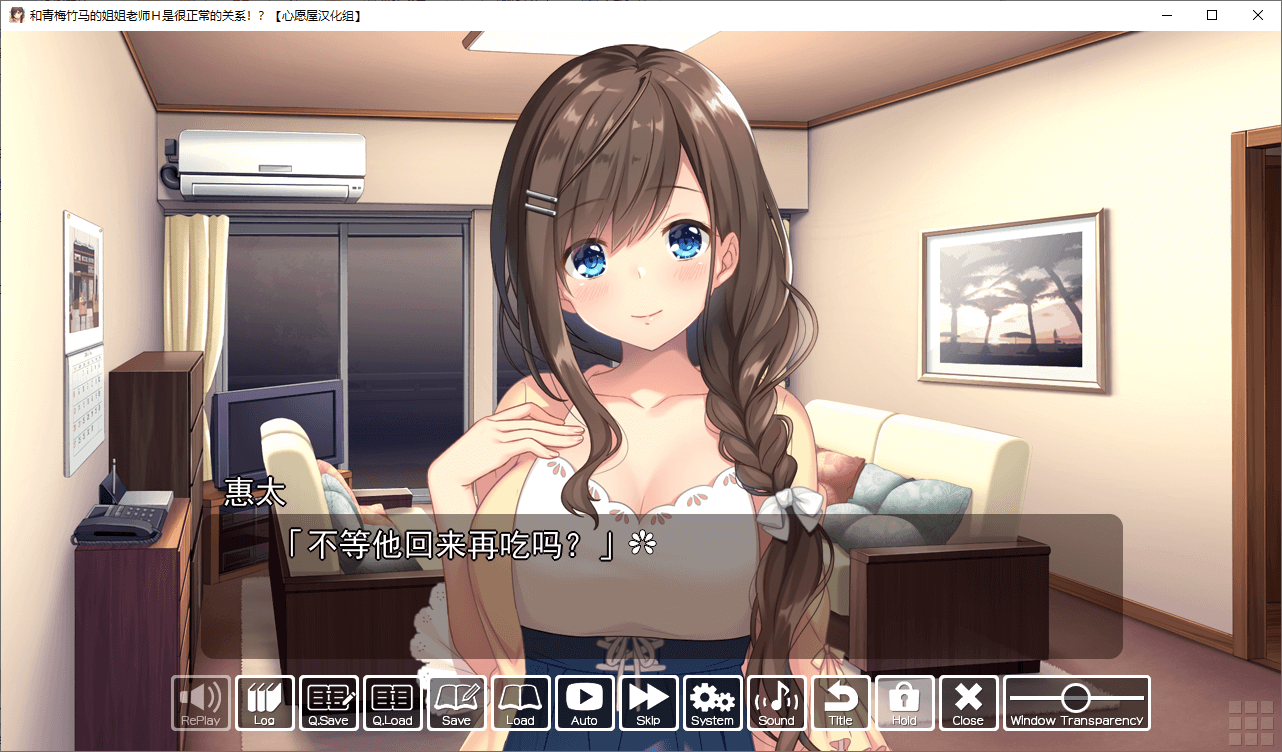Open the dialogue Log

coord(265,703)
